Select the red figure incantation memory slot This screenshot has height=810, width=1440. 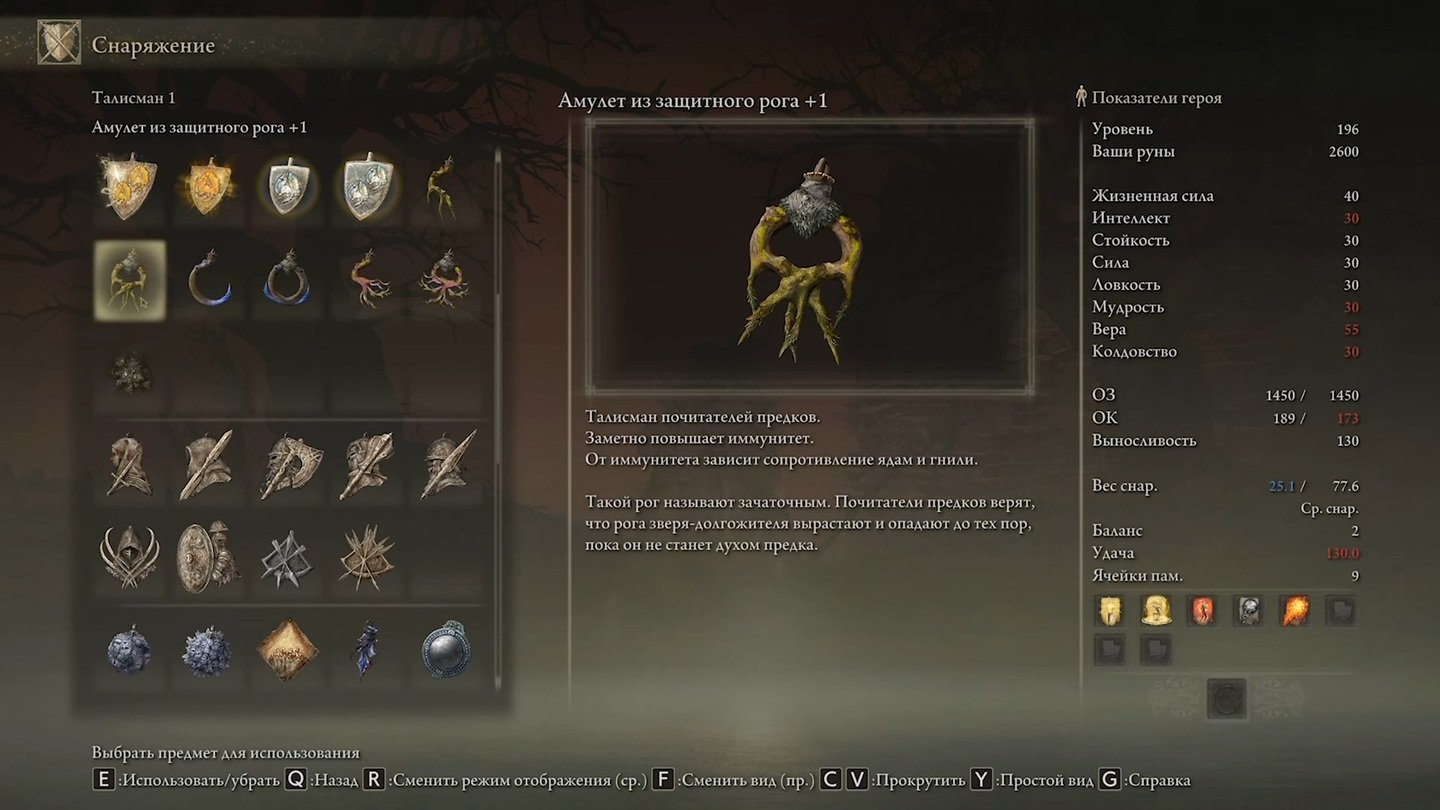point(1202,610)
